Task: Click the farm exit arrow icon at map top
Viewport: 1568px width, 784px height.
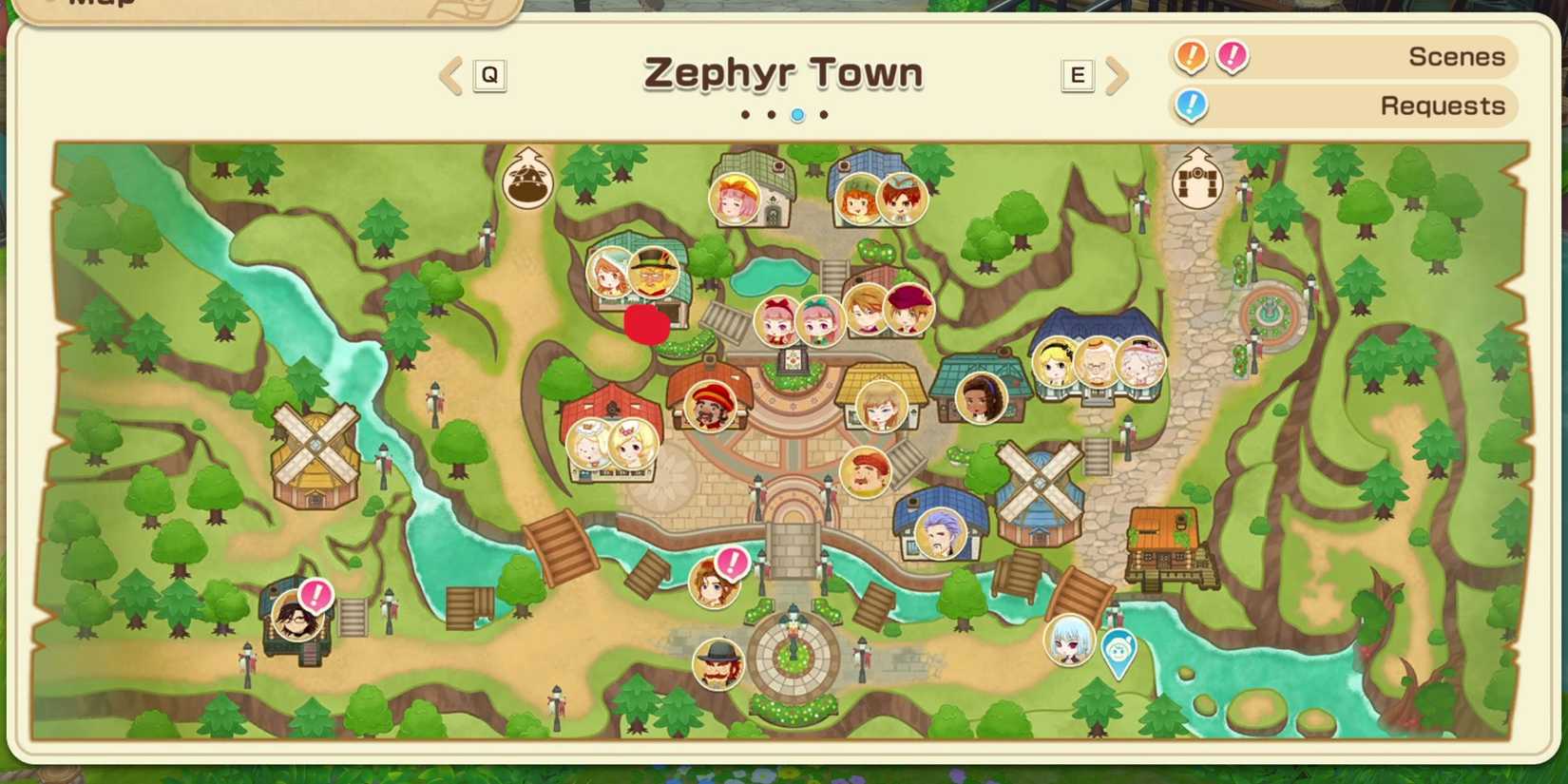Action: click(x=527, y=177)
